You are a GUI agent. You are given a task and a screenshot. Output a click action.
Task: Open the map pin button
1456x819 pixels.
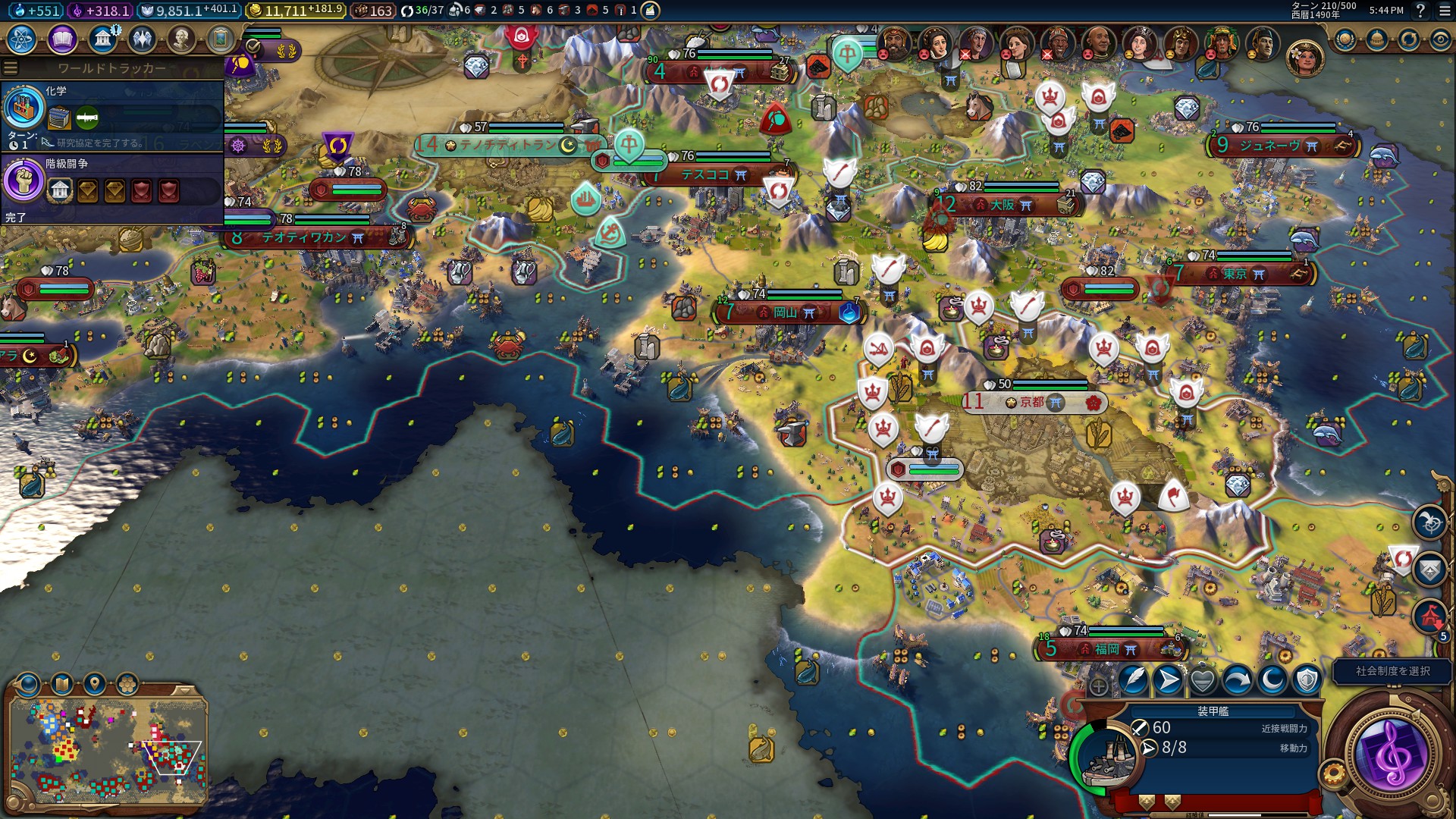tap(95, 684)
